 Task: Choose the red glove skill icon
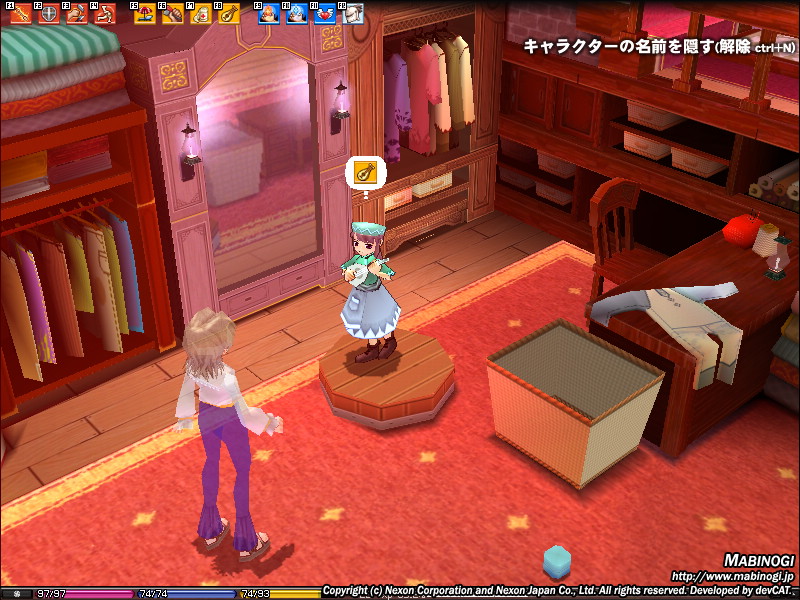(x=172, y=15)
